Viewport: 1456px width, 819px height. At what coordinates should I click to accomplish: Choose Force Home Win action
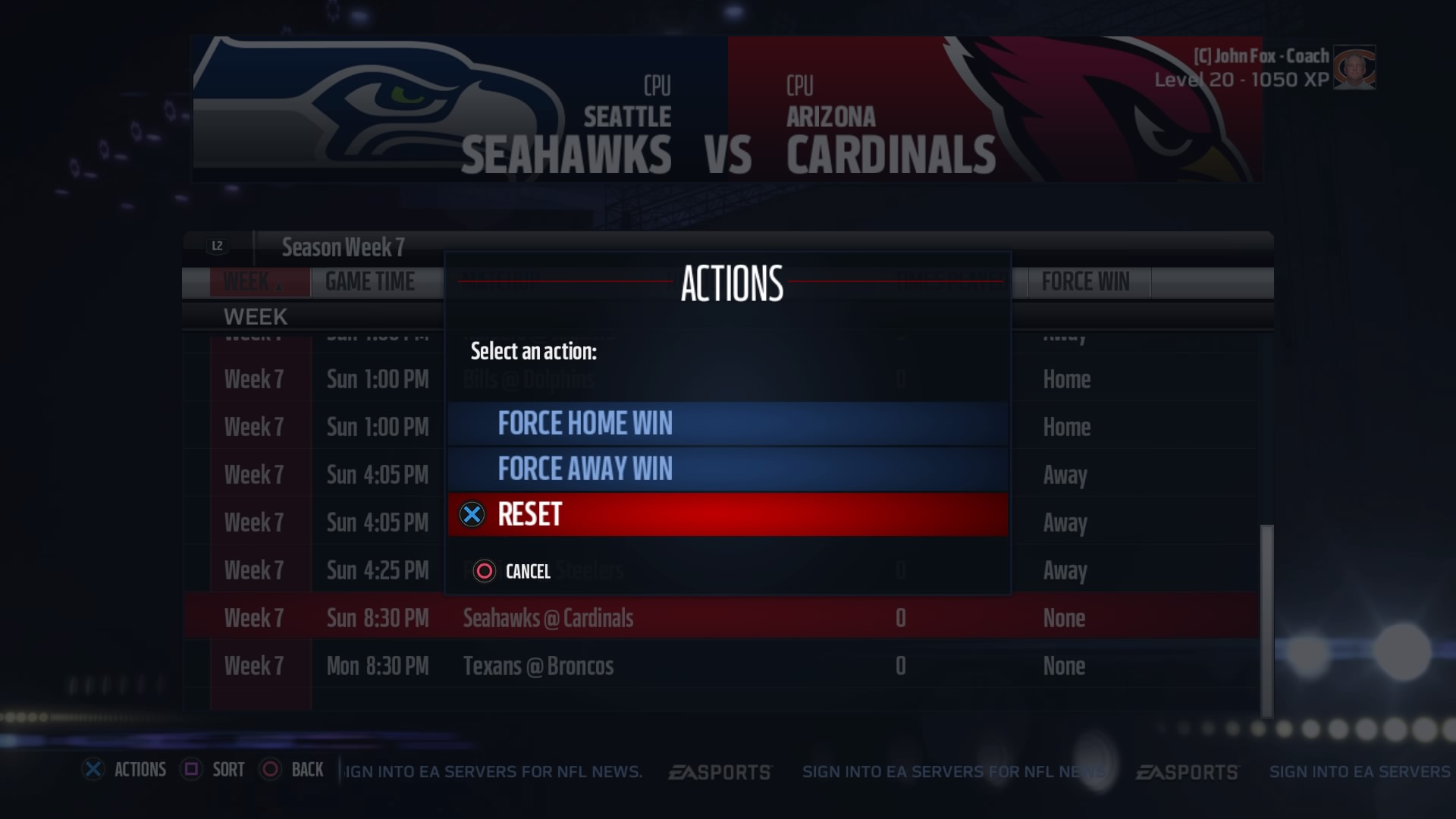tap(726, 423)
